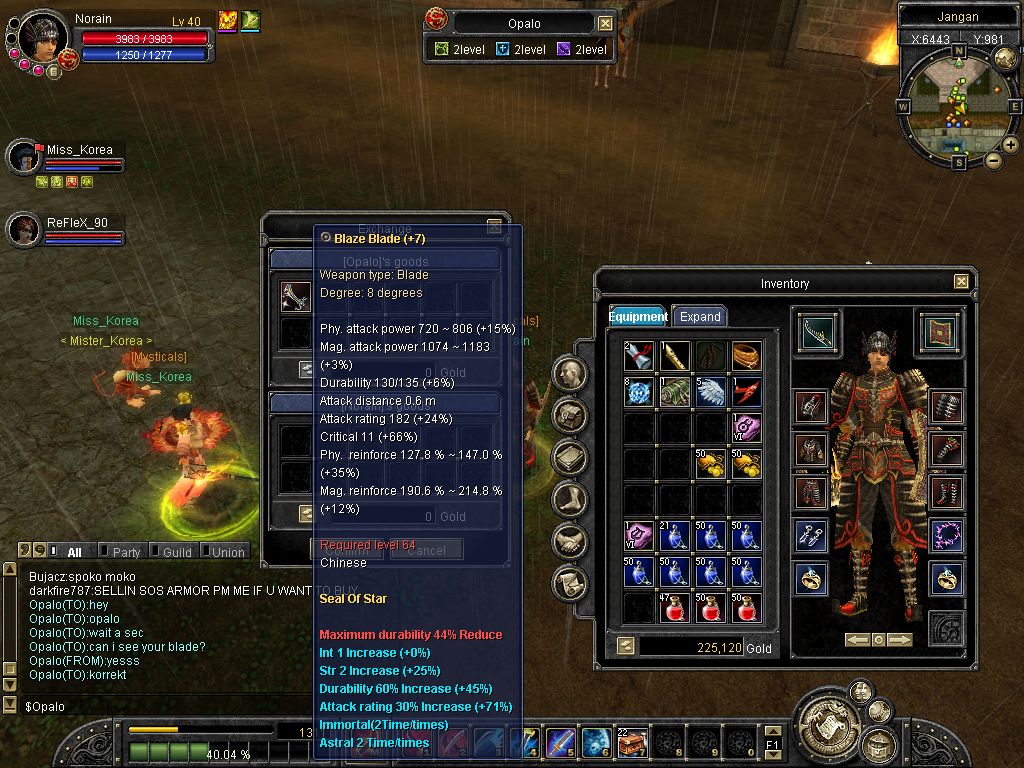Screen dimensions: 1024x768
Task: Switch to the Expand inventory tab
Action: pyautogui.click(x=700, y=316)
